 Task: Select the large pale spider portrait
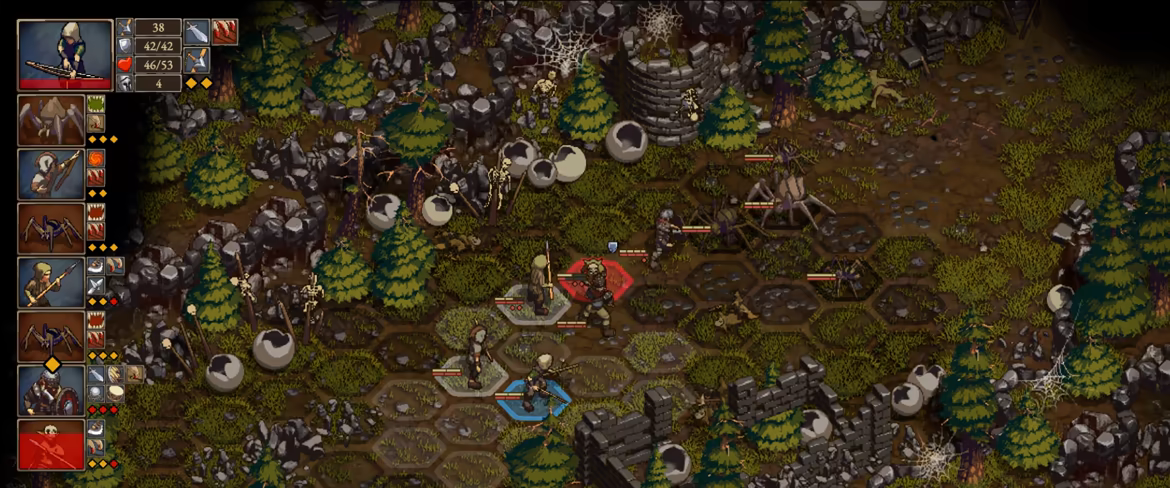50,121
